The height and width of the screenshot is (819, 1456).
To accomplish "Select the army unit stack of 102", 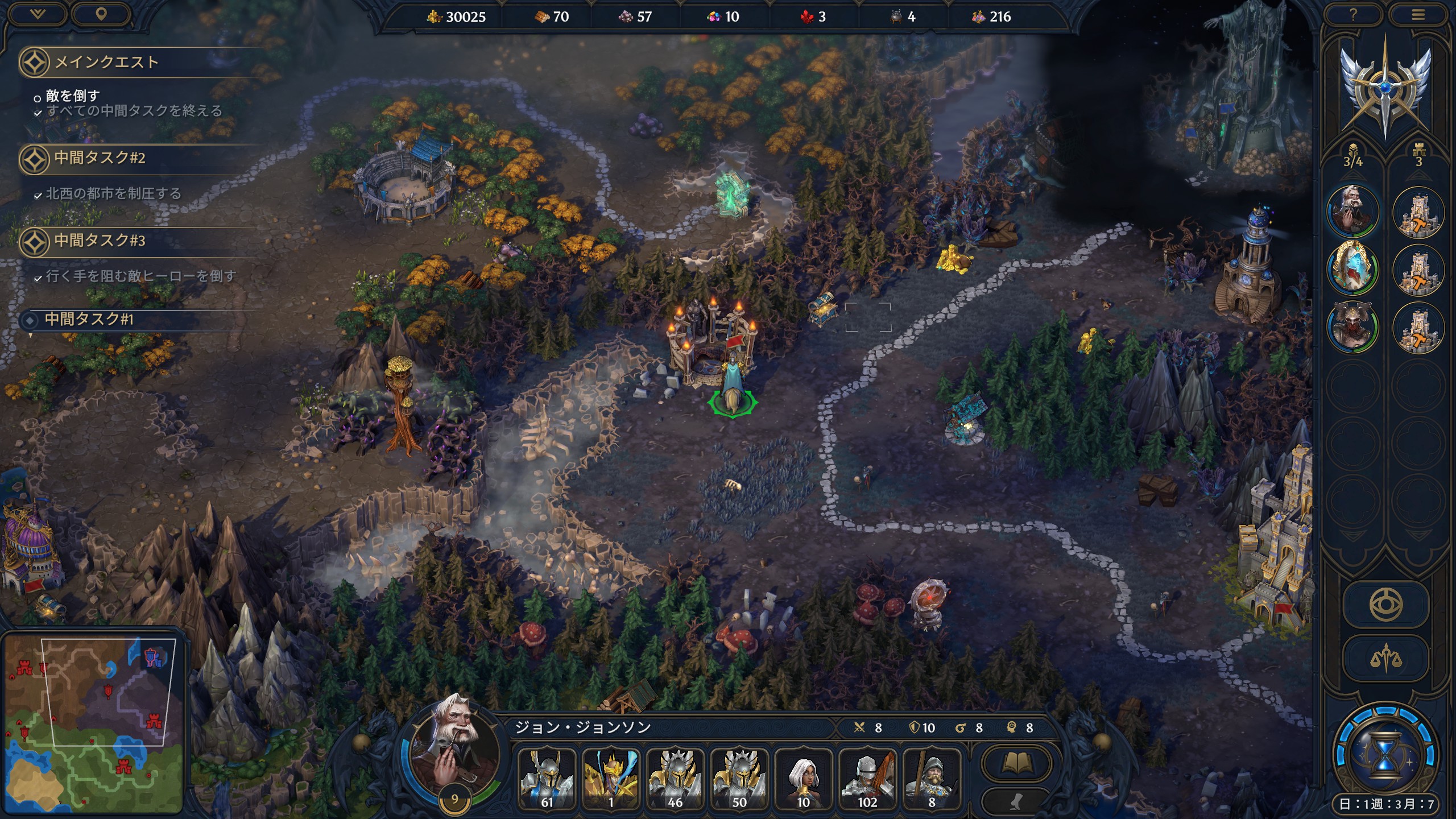I will coord(867,779).
